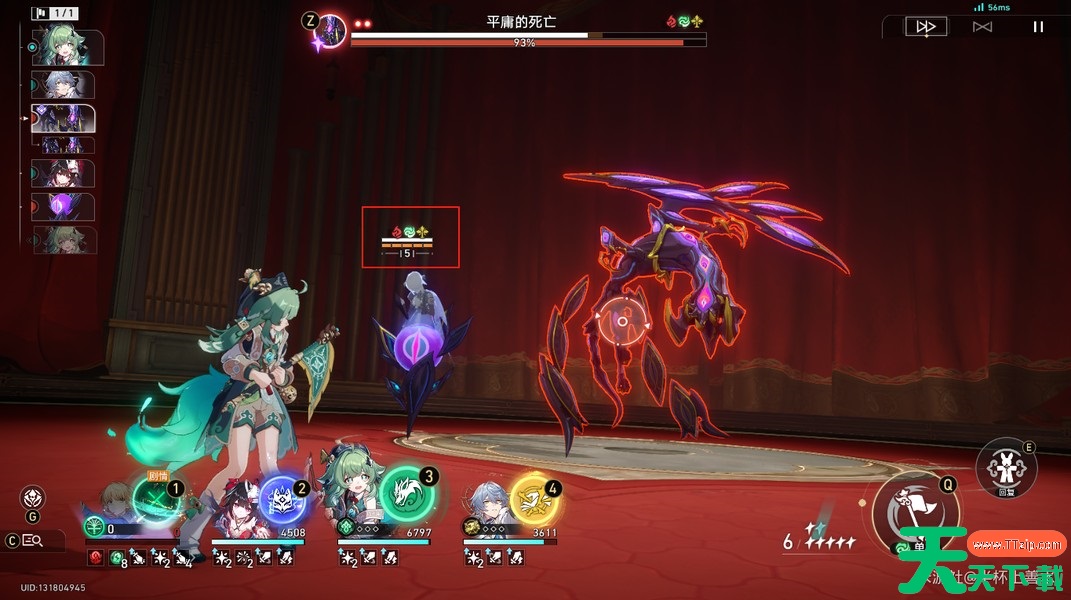Activate the blue fox mask ultimate numbered 2
This screenshot has width=1071, height=600.
[282, 501]
